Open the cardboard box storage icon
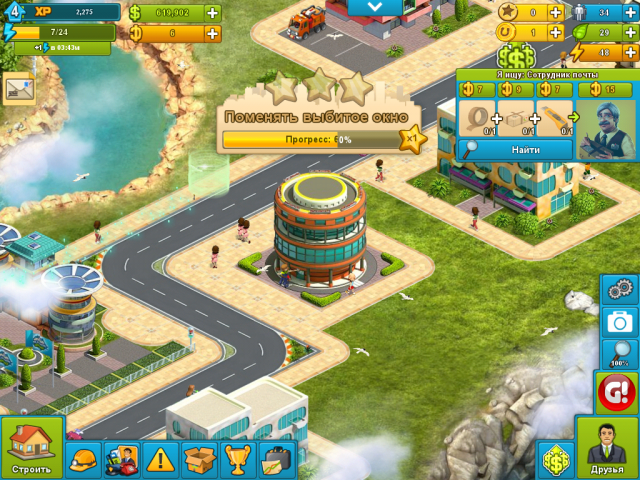640x480 pixels. point(199,460)
